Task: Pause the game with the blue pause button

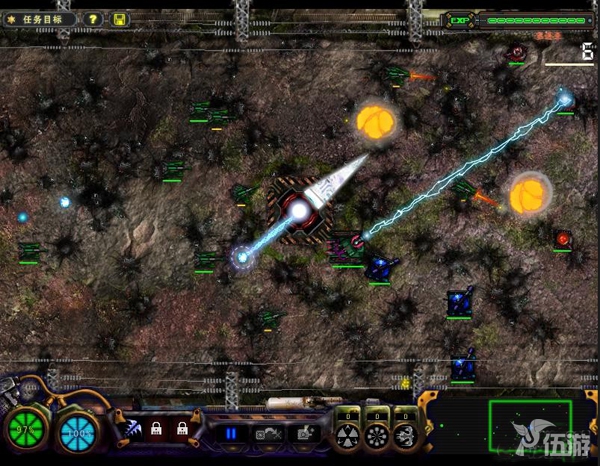Action: (231, 433)
